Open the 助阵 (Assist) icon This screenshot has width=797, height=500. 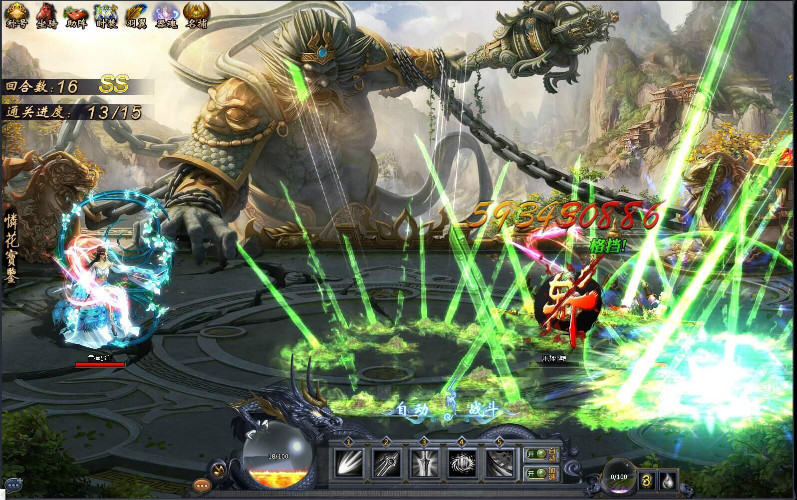click(x=76, y=14)
